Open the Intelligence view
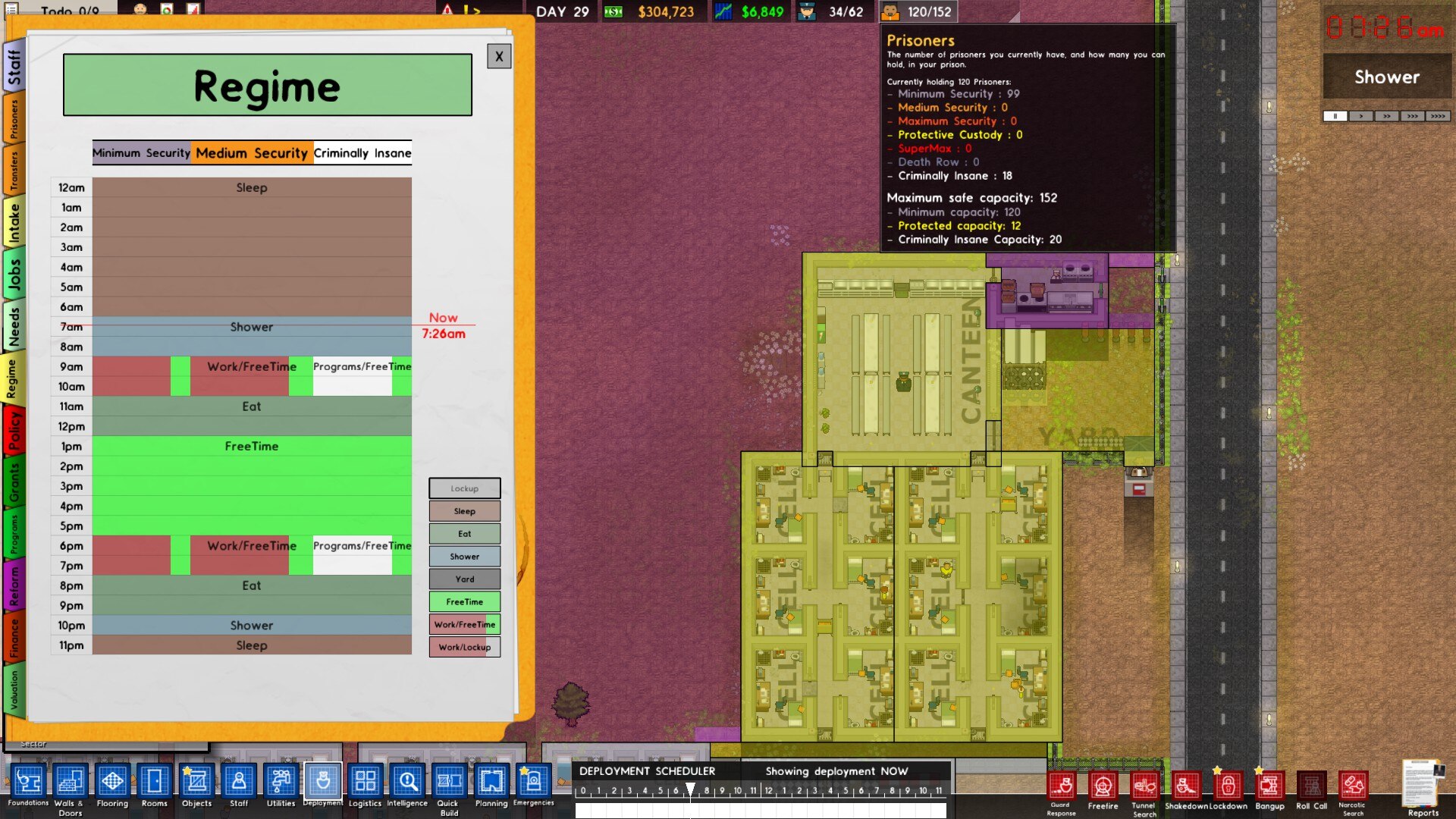Image resolution: width=1456 pixels, height=819 pixels. (407, 781)
